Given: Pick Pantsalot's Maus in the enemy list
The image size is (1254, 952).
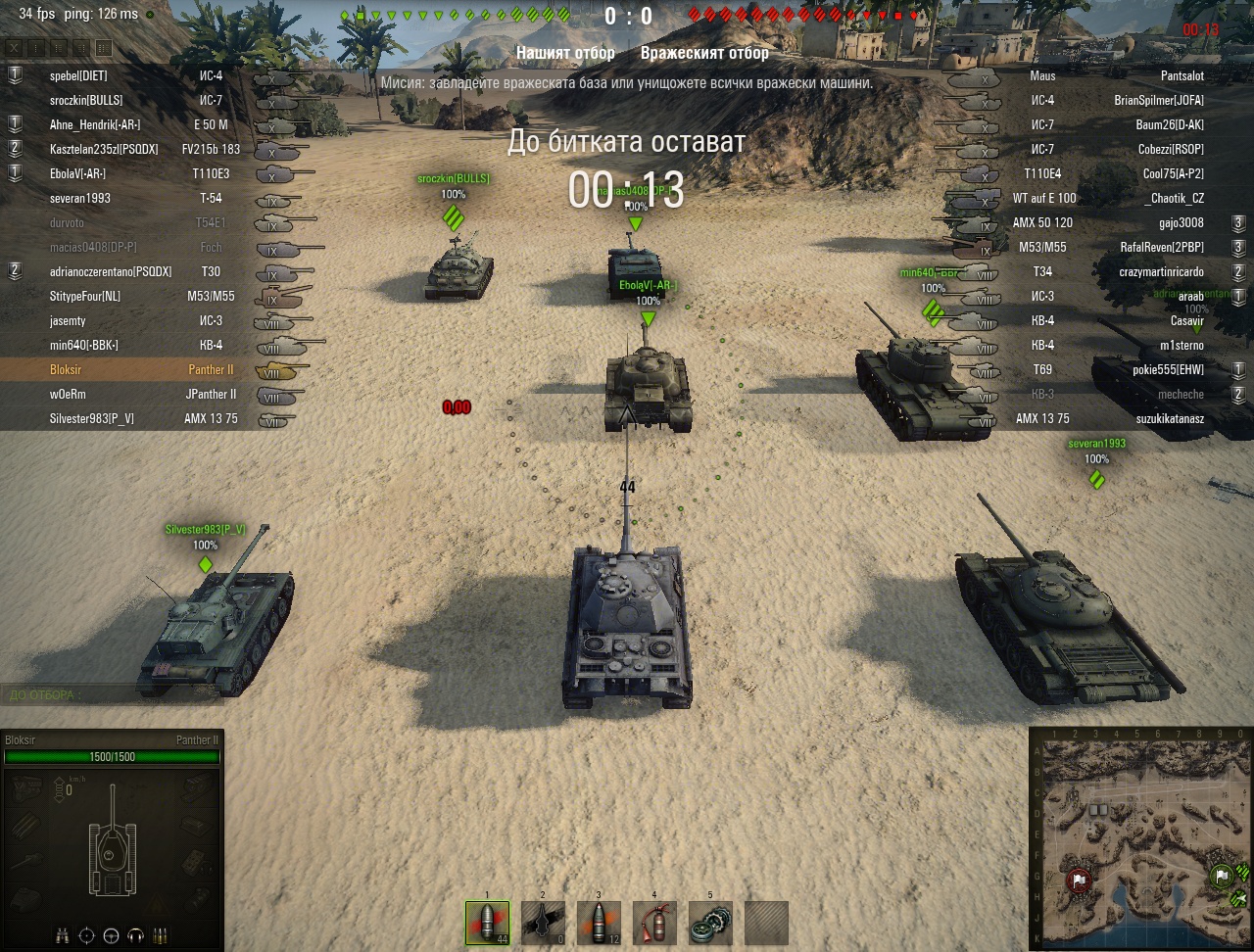Looking at the screenshot, I should click(x=1117, y=75).
